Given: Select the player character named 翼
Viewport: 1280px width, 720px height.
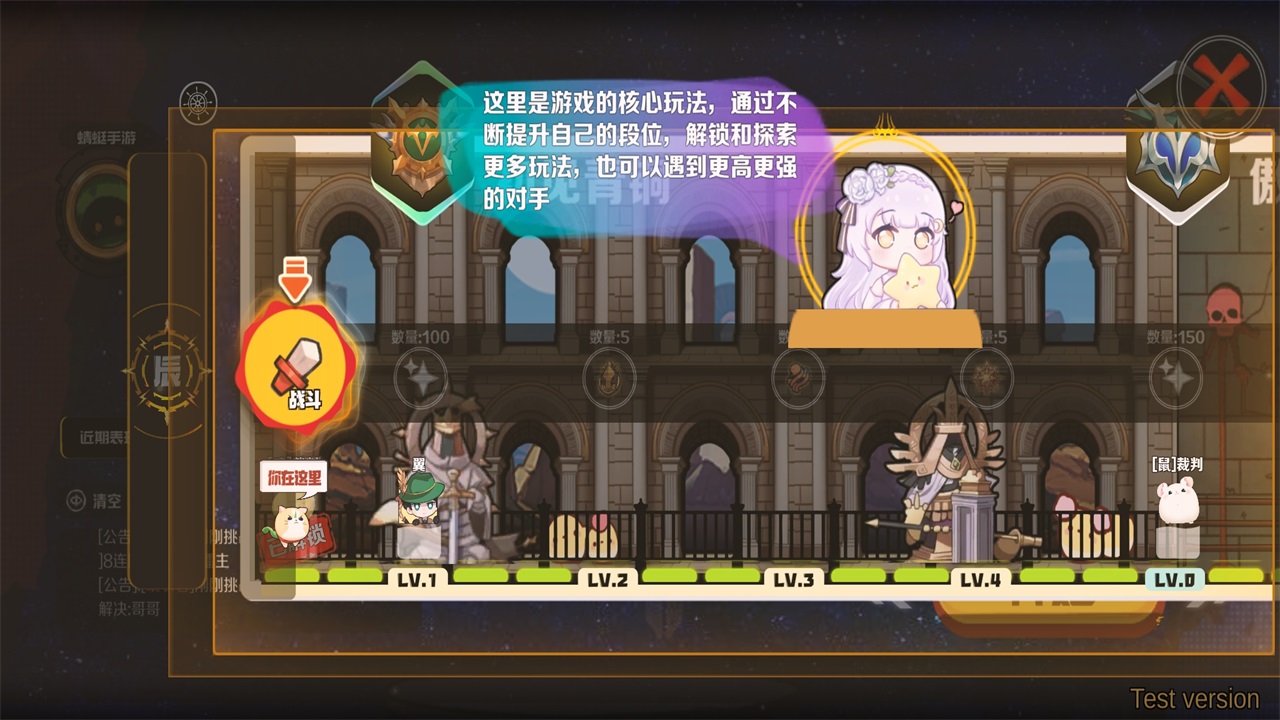Looking at the screenshot, I should tap(417, 507).
